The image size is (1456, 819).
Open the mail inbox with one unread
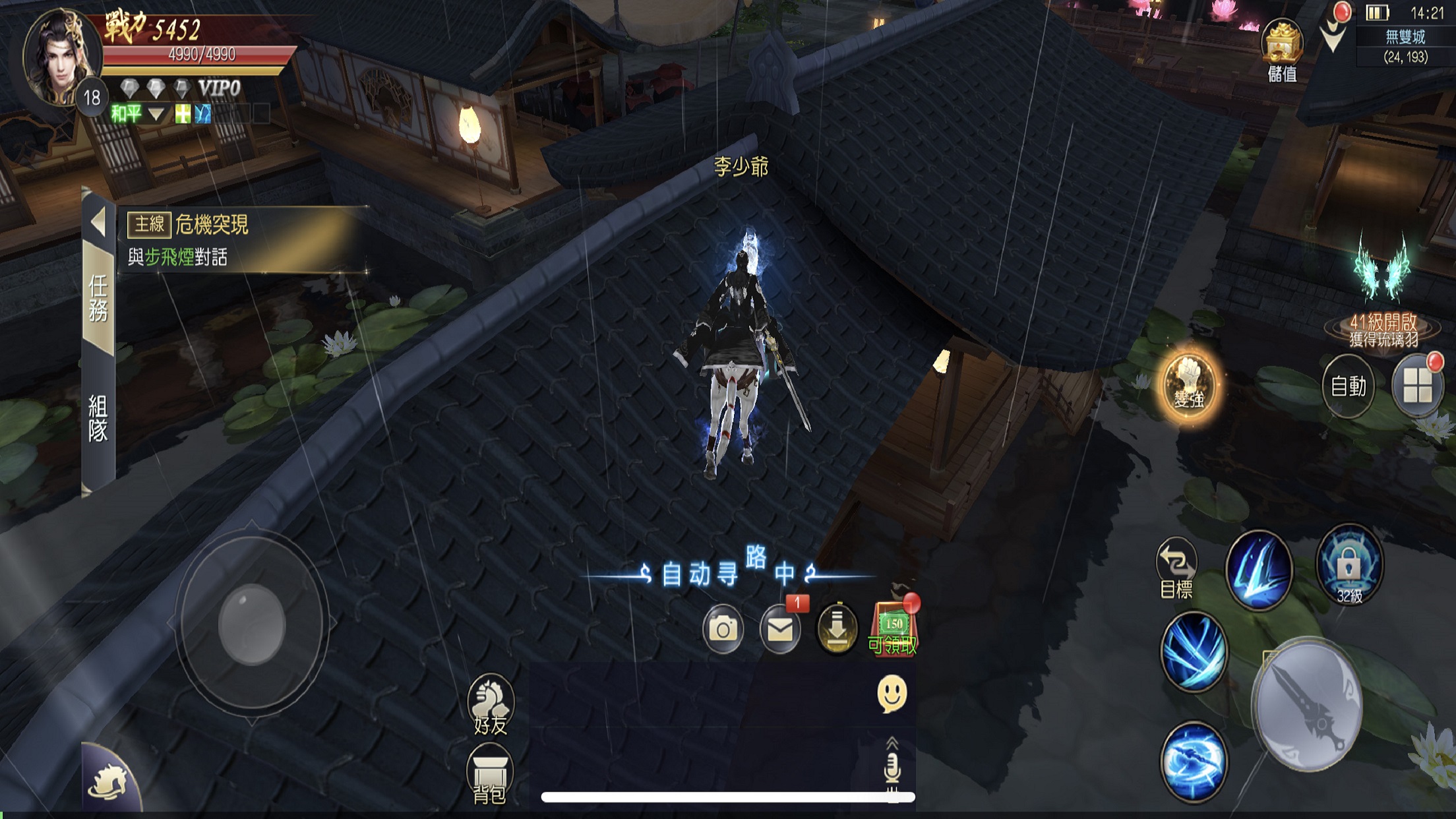780,629
